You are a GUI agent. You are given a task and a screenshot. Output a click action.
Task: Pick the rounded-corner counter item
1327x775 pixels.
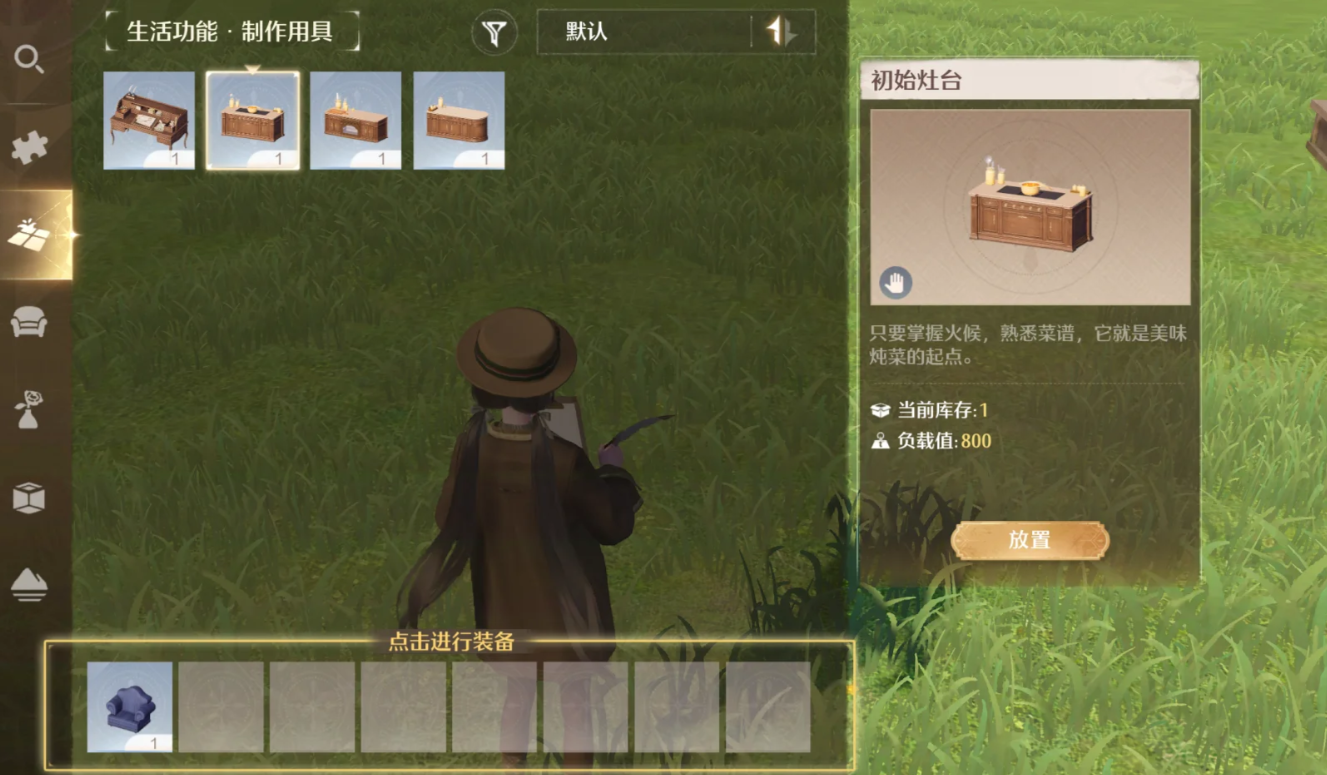tap(459, 120)
